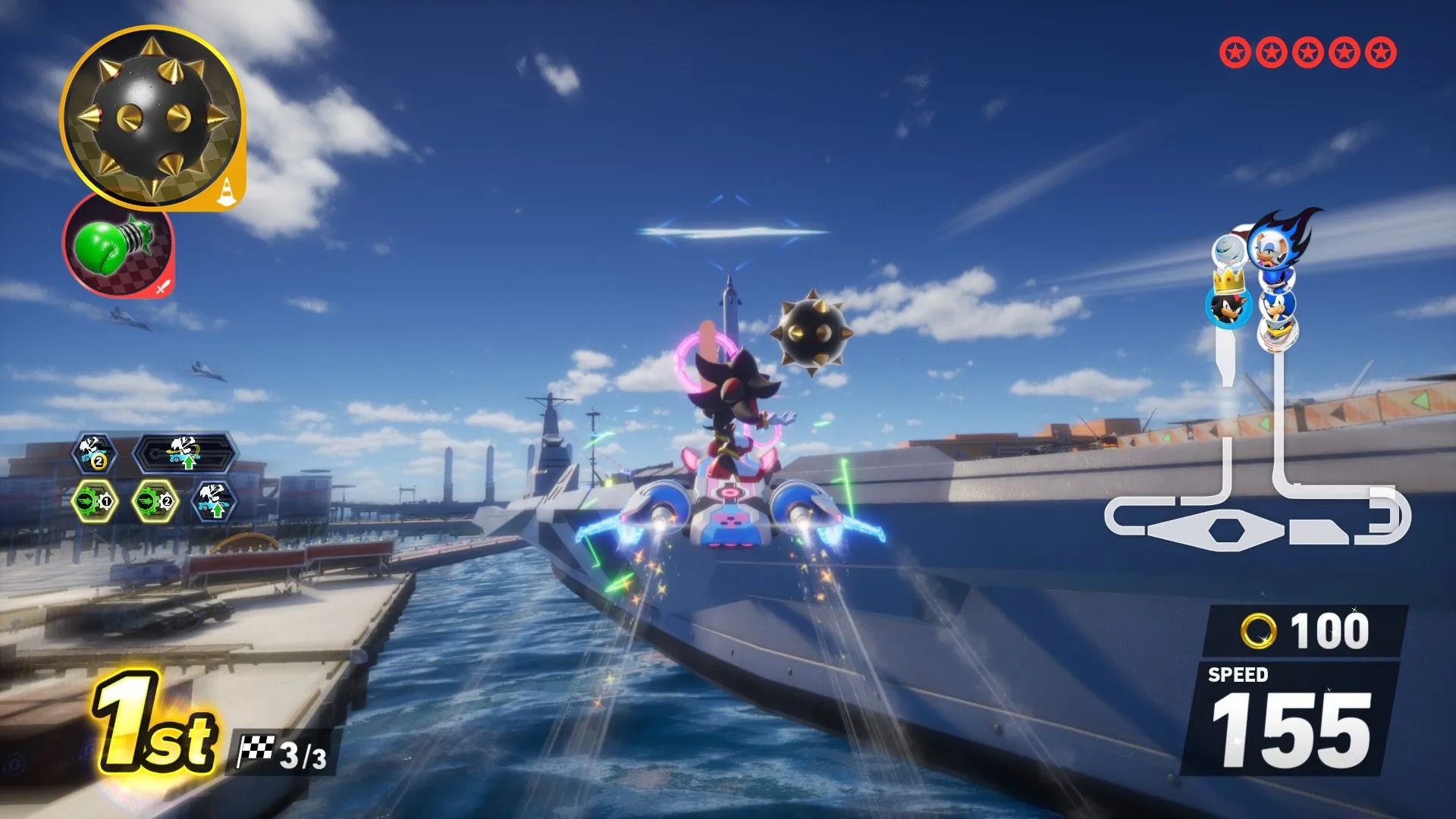Click the small blue hexagon car gadget
The image size is (1456, 819).
tap(215, 501)
